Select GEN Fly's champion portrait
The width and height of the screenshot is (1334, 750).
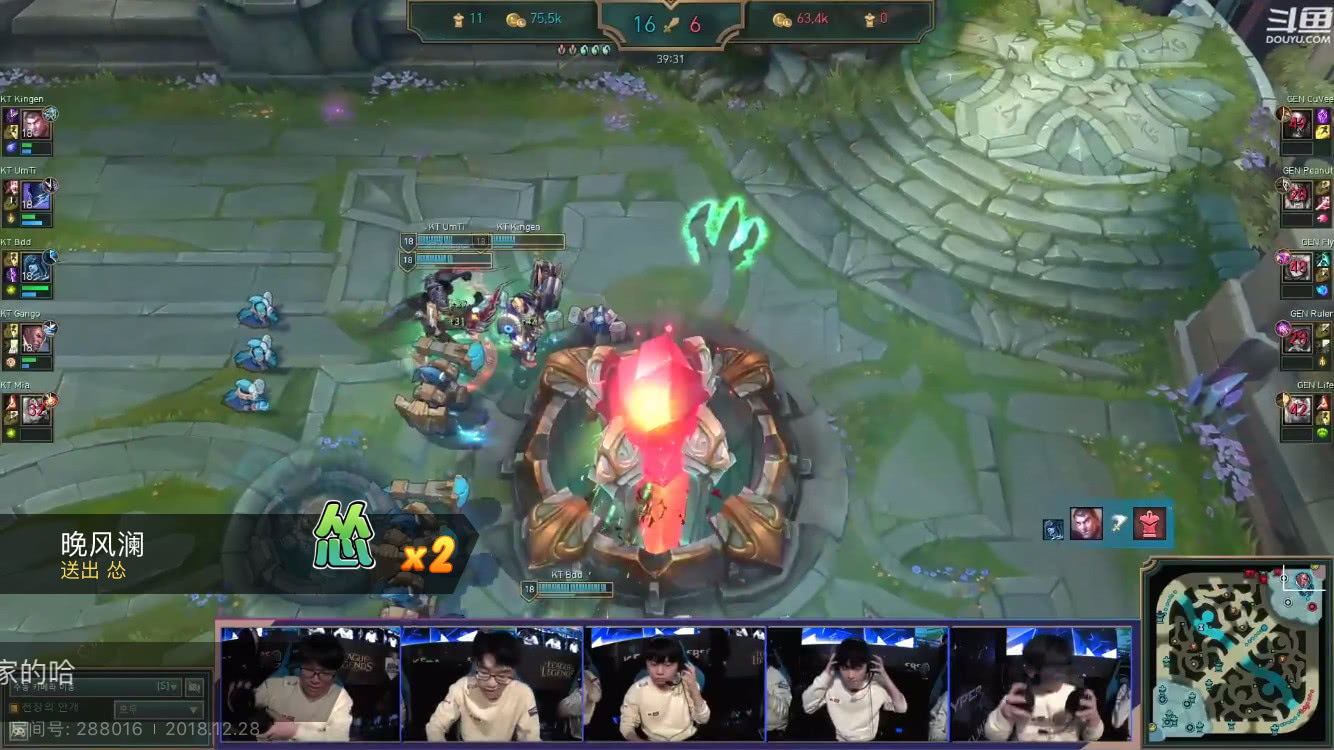pos(1297,269)
